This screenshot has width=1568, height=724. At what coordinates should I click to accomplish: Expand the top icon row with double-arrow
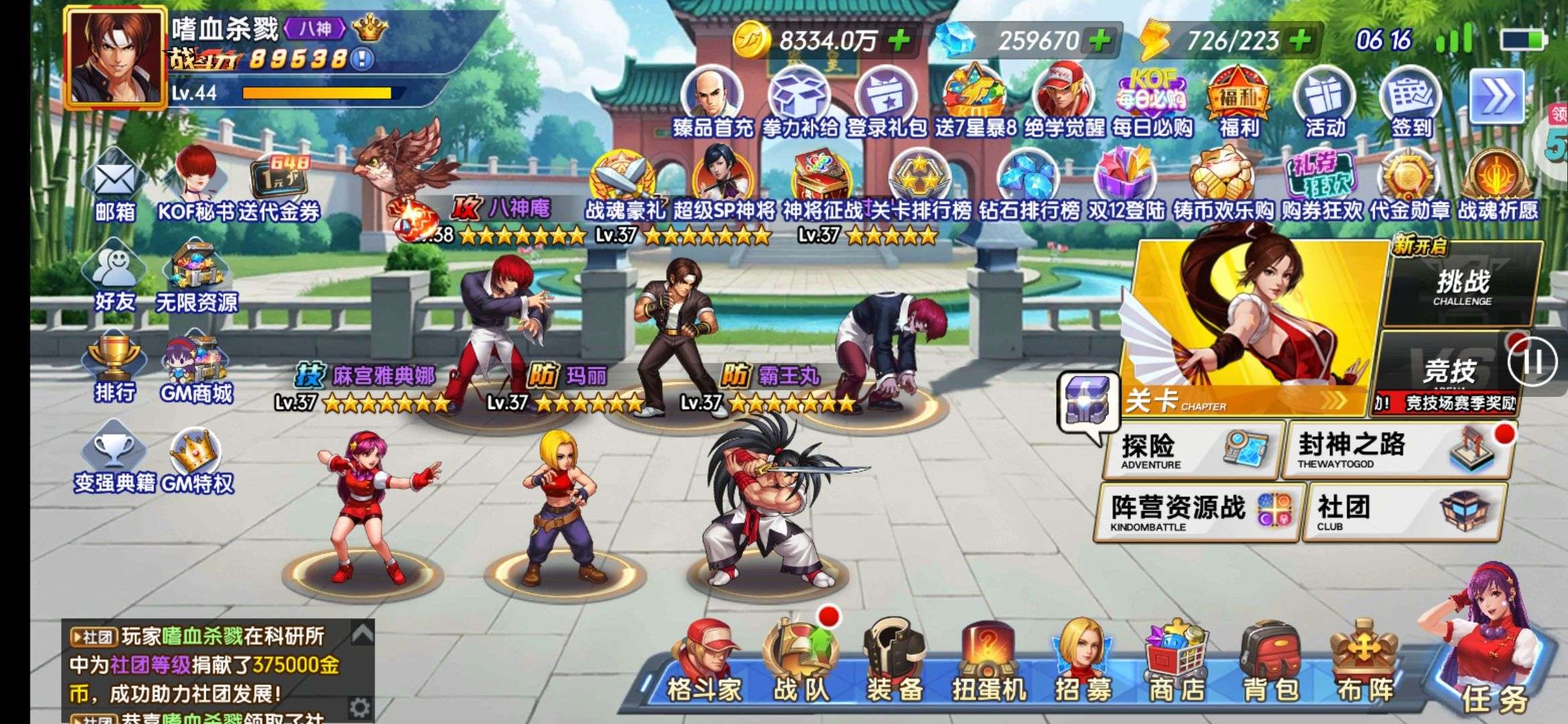(x=1496, y=97)
